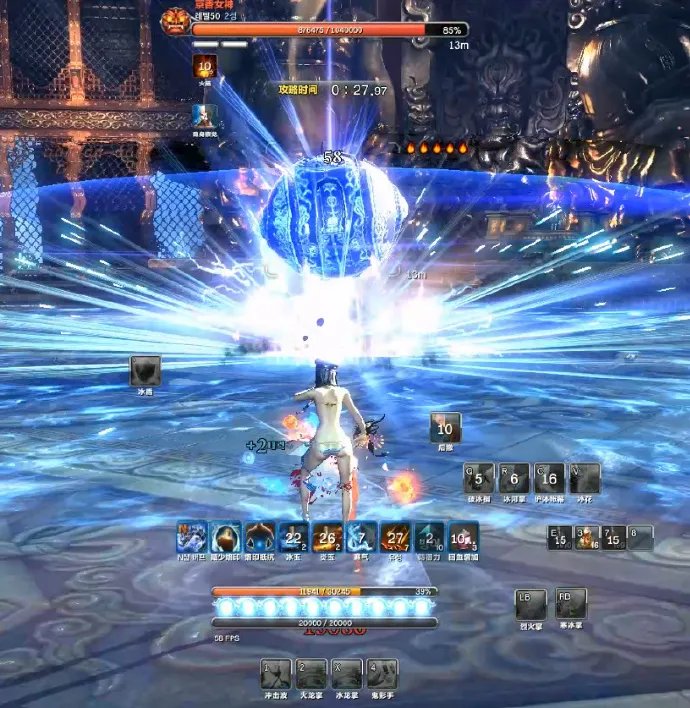Select the 鬼影手 skill icon
690x708 pixels.
coord(381,672)
